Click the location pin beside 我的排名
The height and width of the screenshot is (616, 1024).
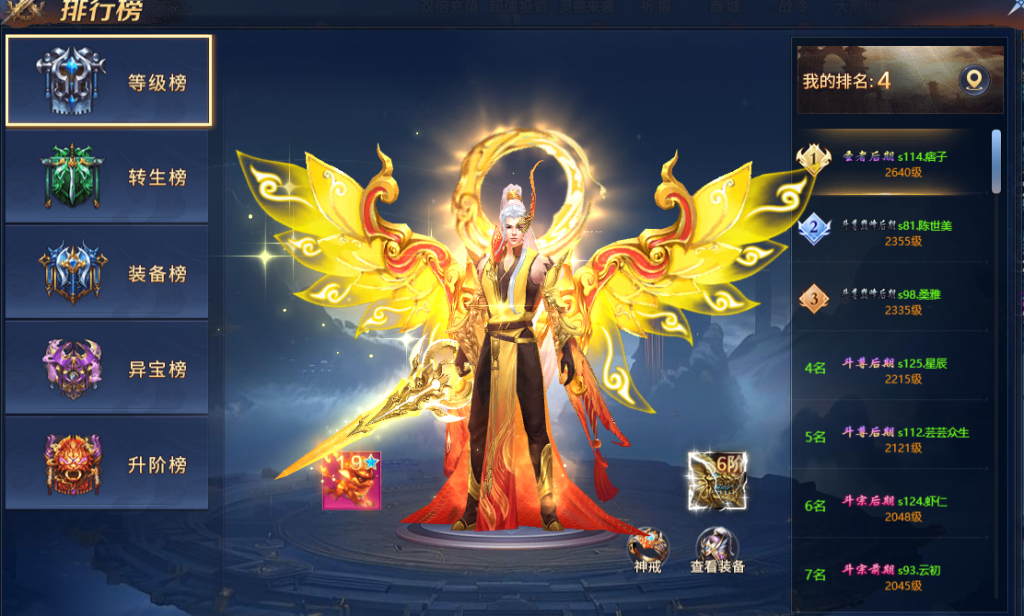(973, 80)
